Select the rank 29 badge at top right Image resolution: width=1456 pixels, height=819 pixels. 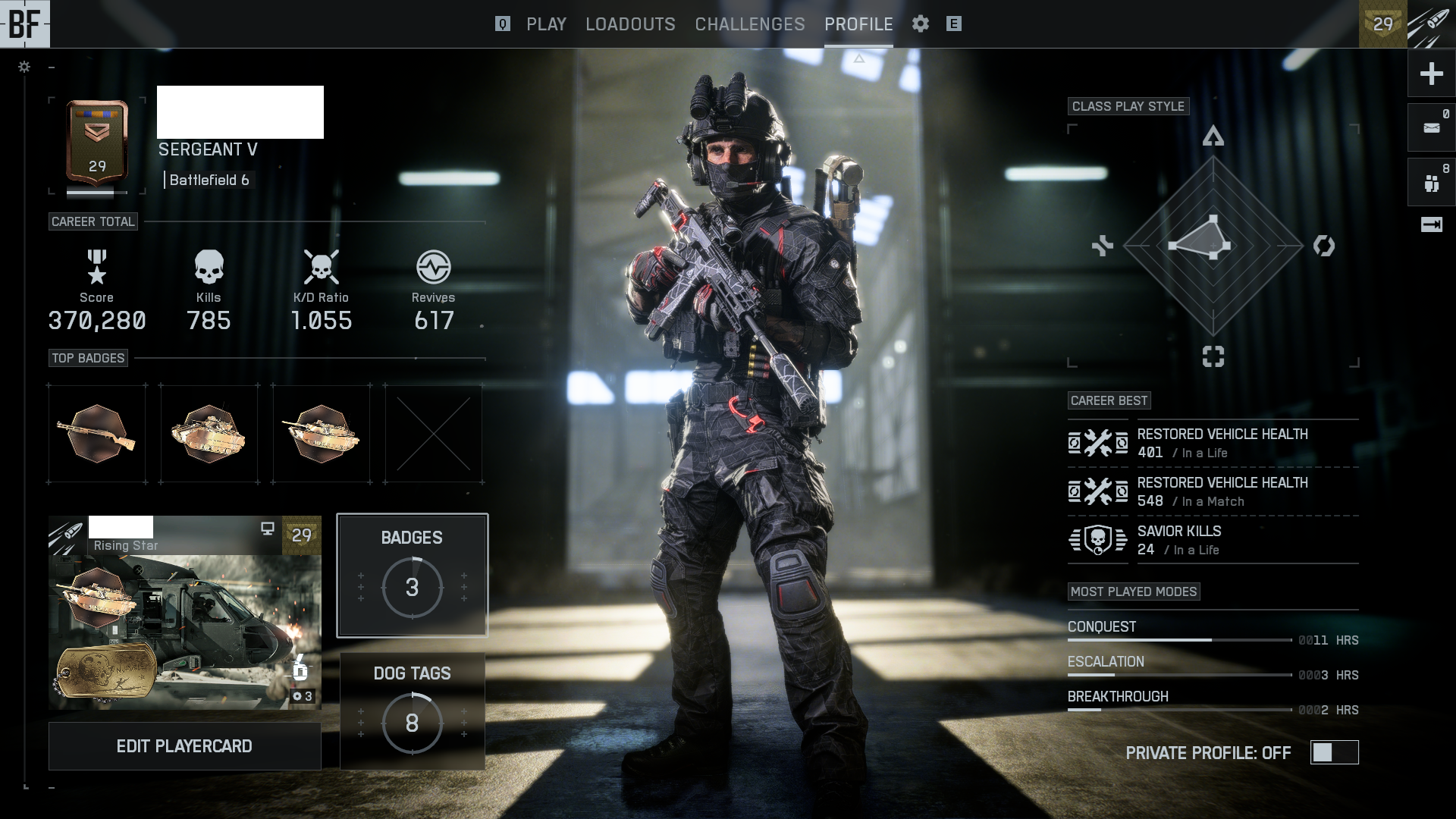pyautogui.click(x=1382, y=24)
